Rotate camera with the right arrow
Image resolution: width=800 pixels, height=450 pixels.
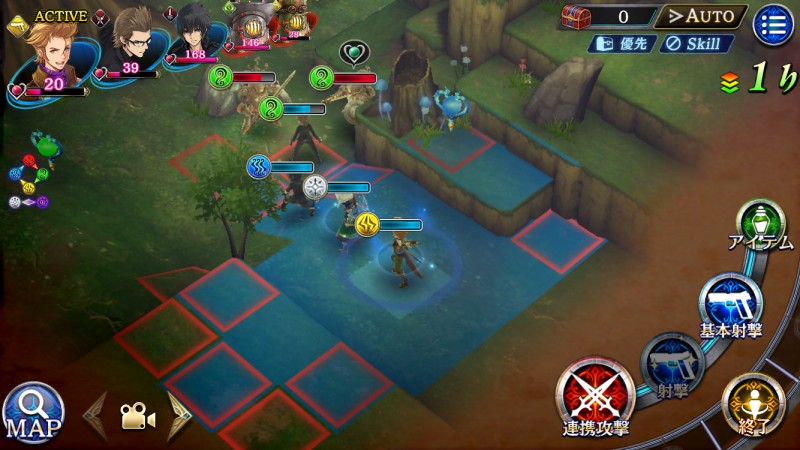coord(180,415)
